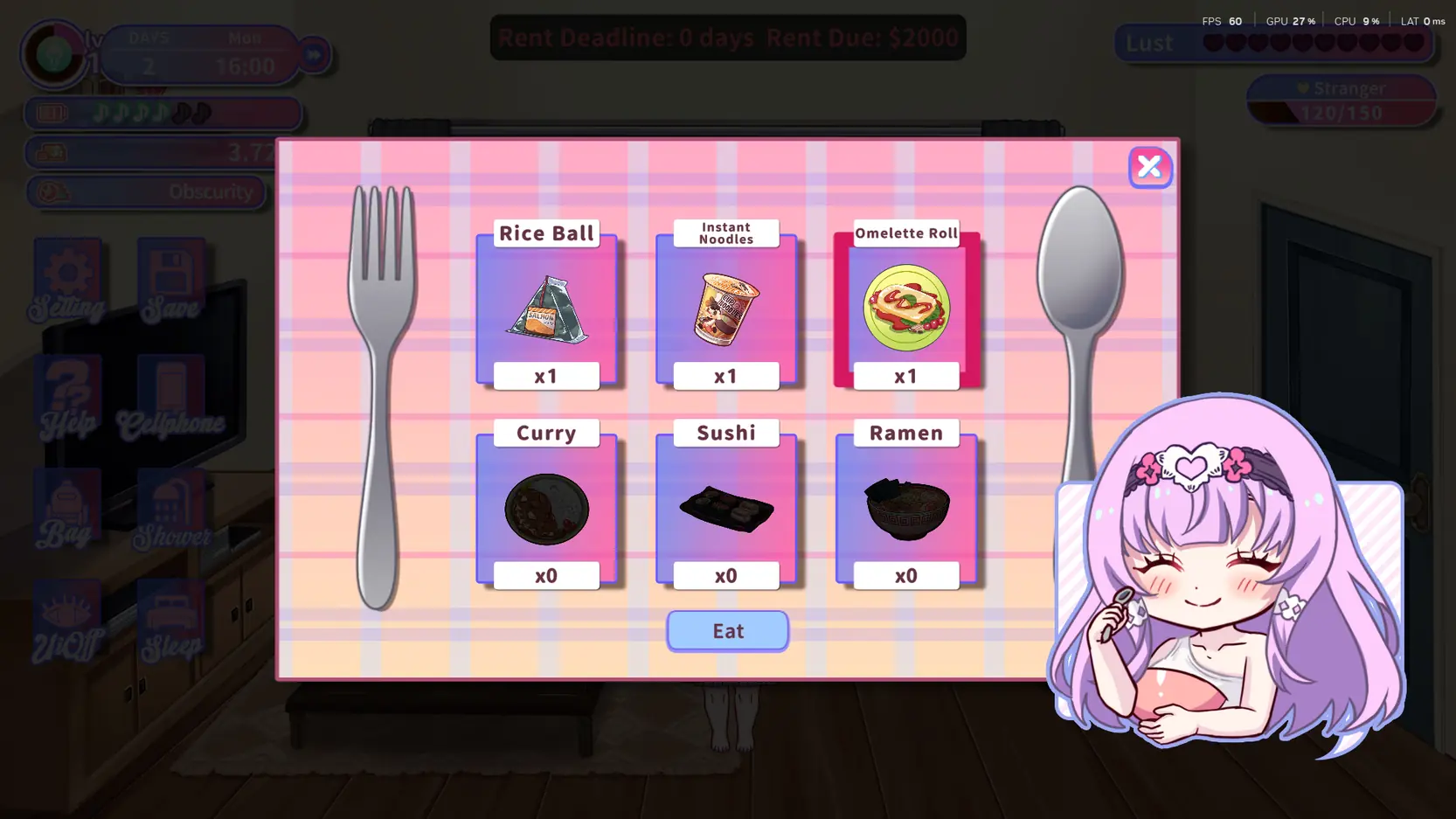Choose the Sushi food card

point(725,509)
